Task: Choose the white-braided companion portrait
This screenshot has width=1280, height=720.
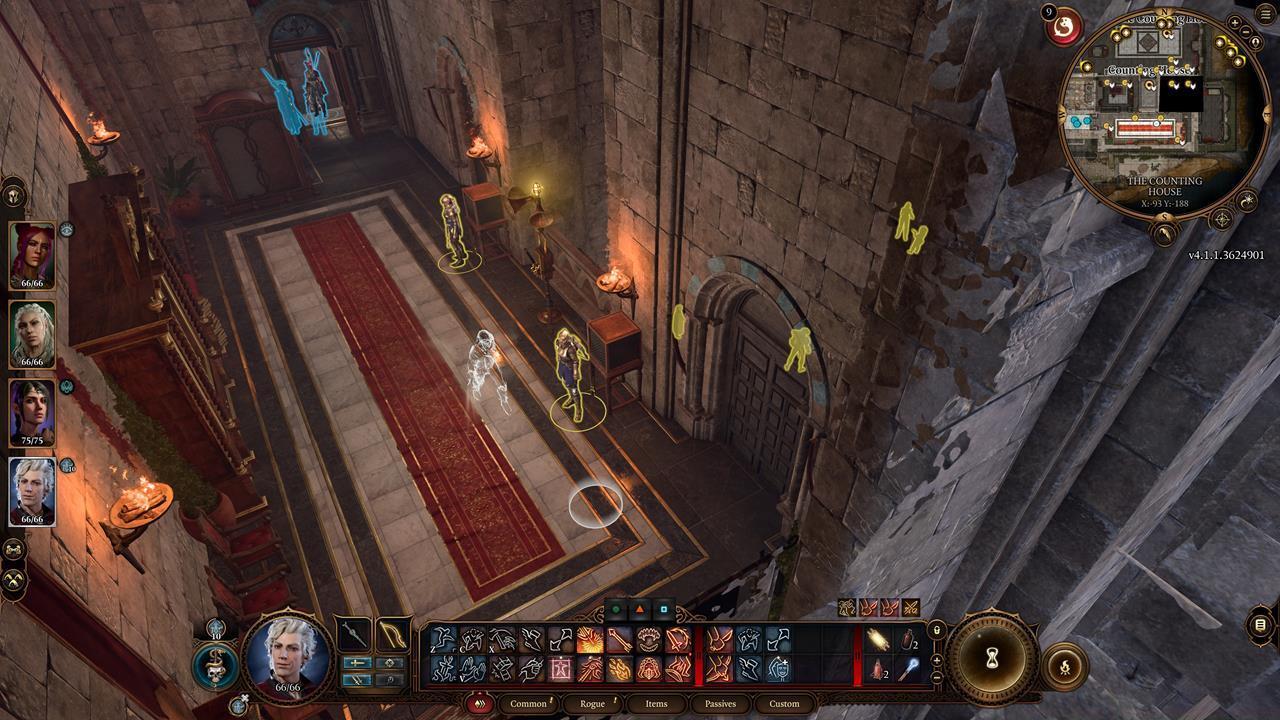Action: [32, 334]
